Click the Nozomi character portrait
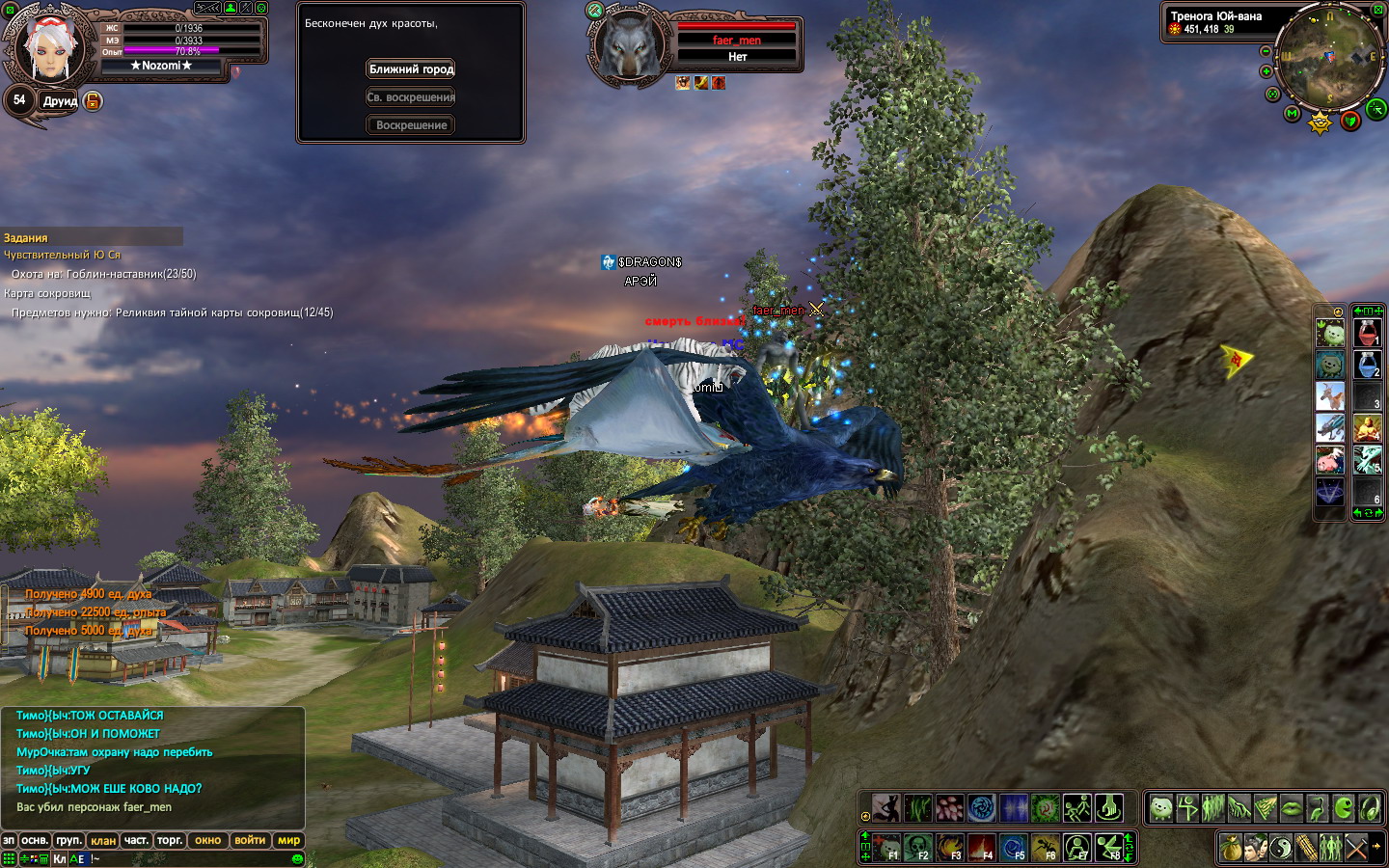 pyautogui.click(x=48, y=48)
